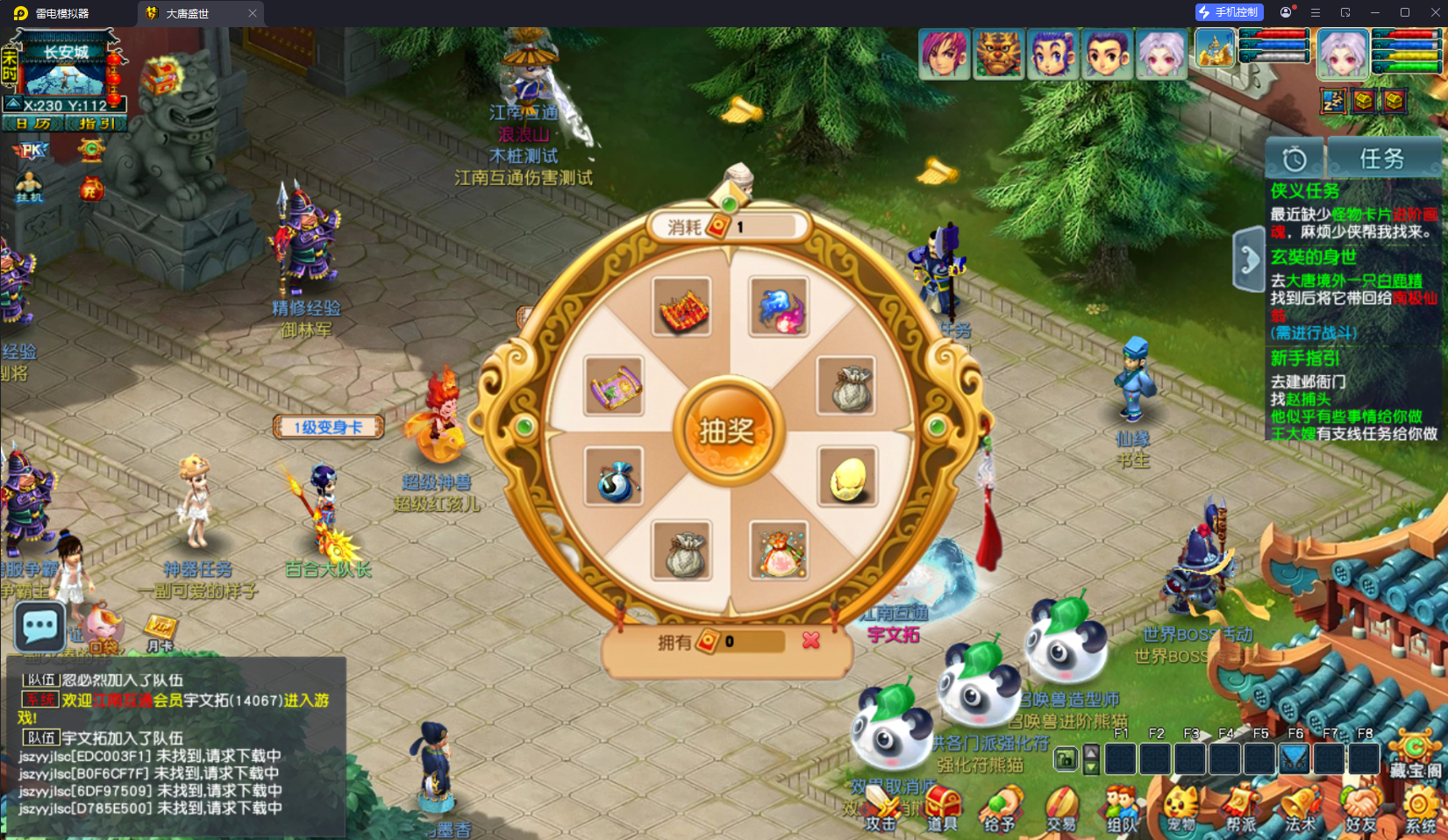Open the 组队 team menu
Image resolution: width=1448 pixels, height=840 pixels.
1122,807
